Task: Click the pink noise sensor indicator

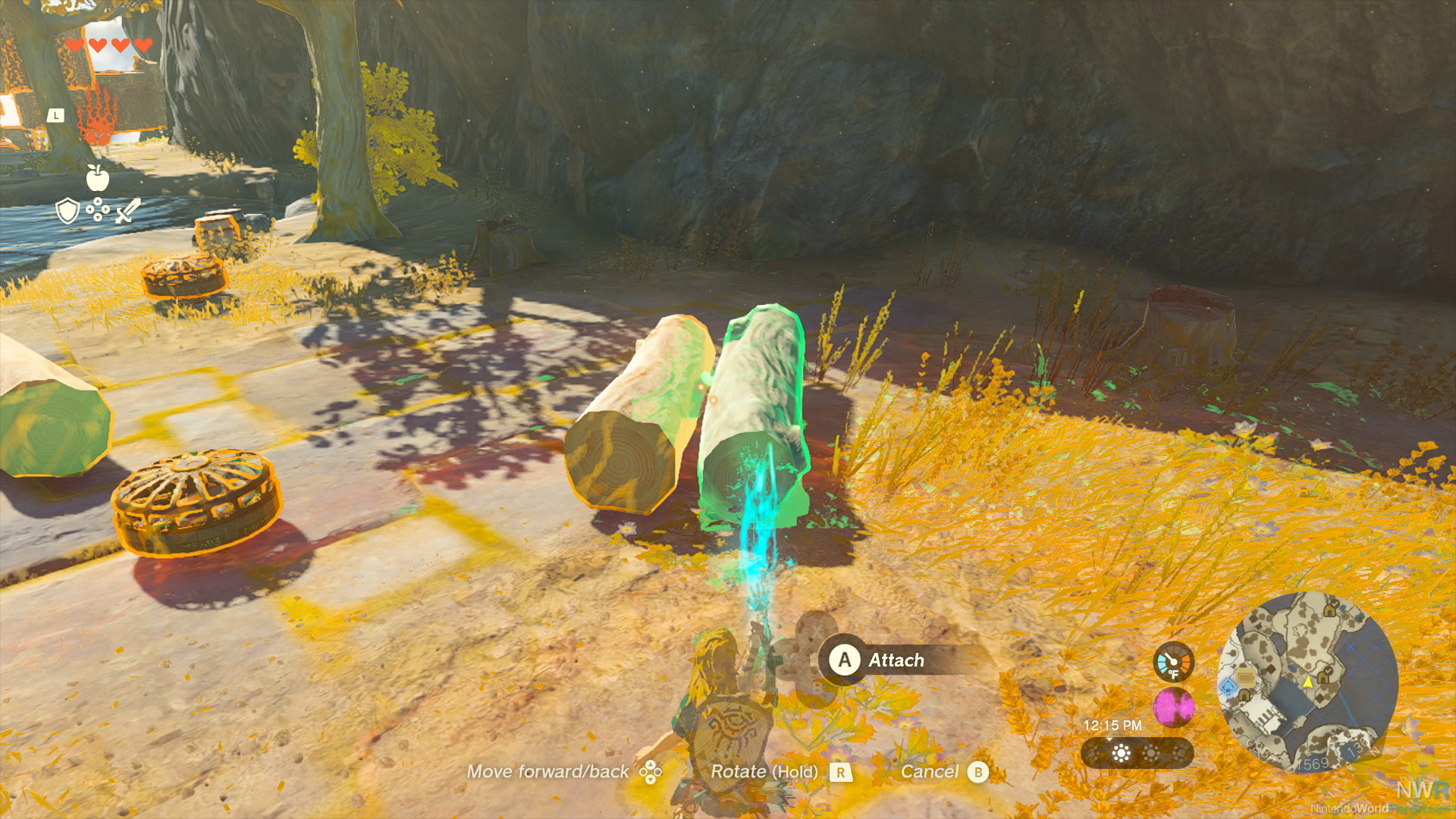Action: [x=1173, y=707]
